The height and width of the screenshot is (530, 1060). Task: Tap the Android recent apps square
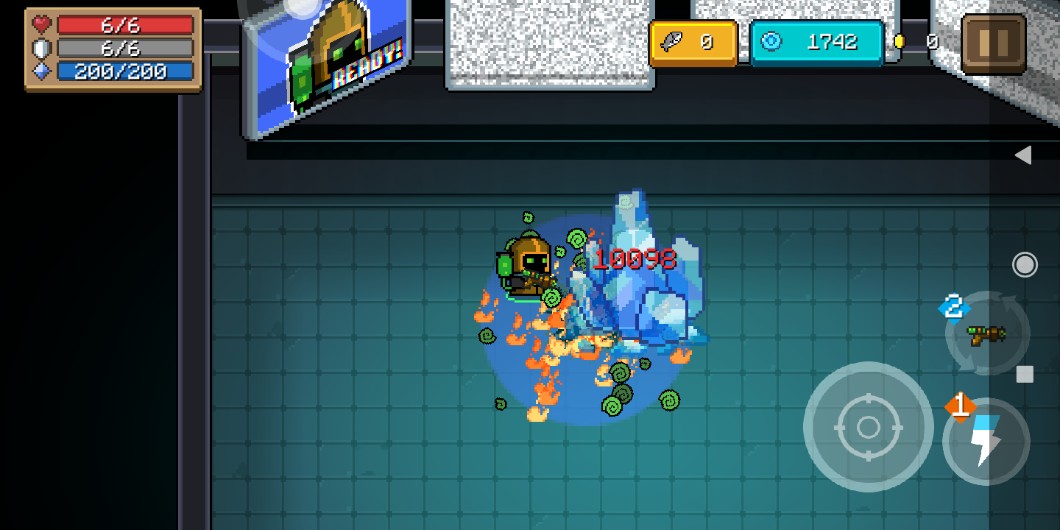click(1024, 374)
